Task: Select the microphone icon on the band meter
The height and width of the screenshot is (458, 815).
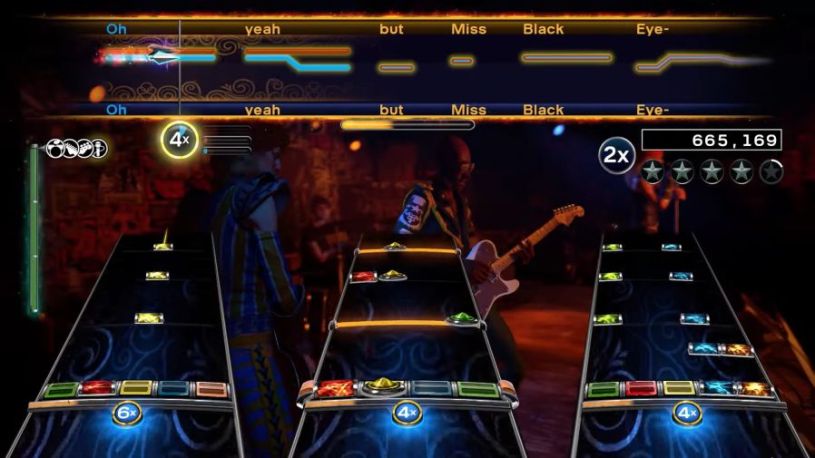Action: [99, 149]
